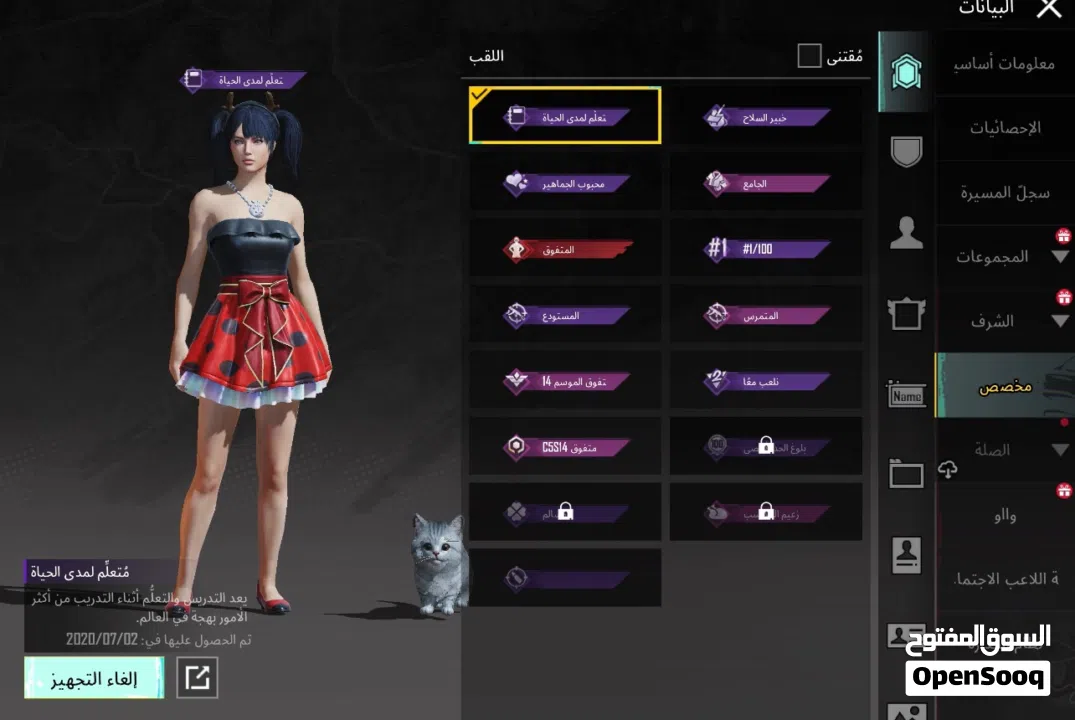Close the data screen with the X

click(x=1048, y=9)
